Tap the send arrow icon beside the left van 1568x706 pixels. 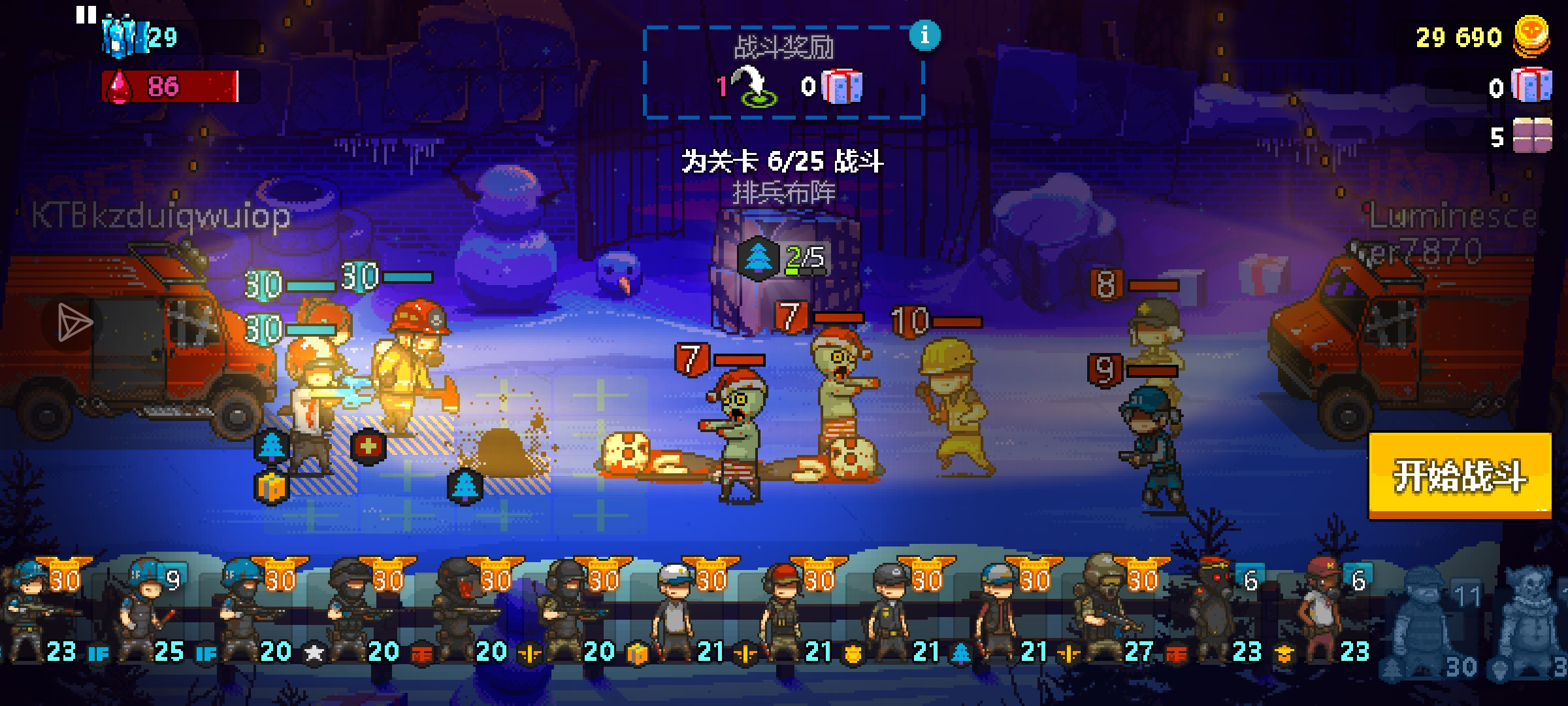[x=74, y=322]
